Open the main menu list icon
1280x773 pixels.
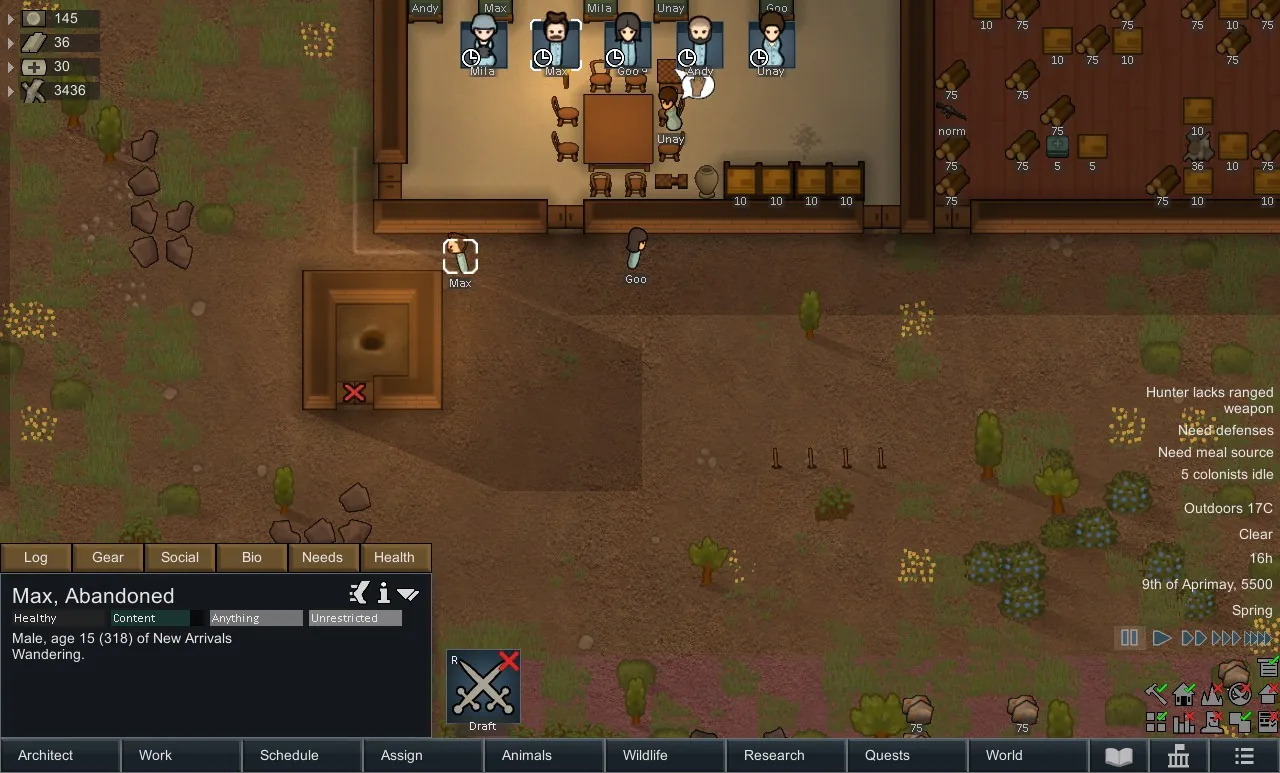(x=1243, y=755)
